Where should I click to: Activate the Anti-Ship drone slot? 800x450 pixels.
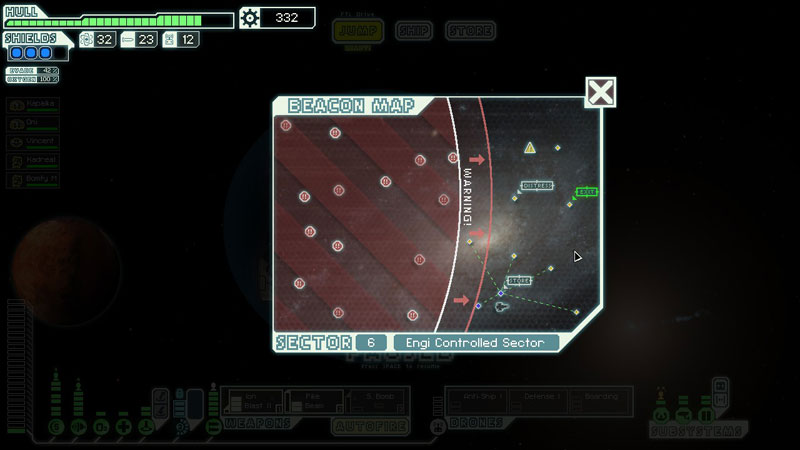tap(475, 401)
